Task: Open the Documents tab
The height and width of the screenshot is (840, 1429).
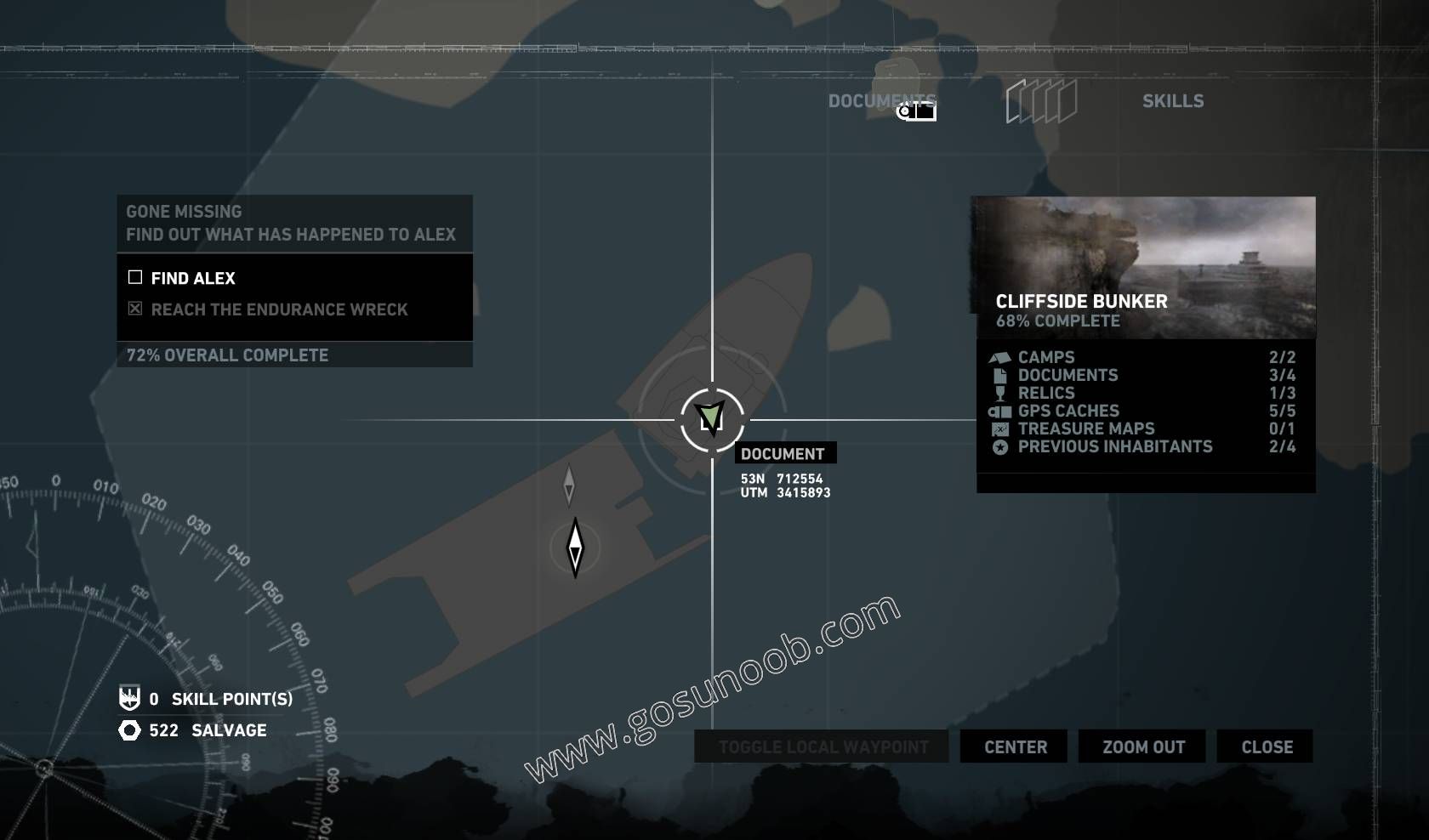Action: 882,100
